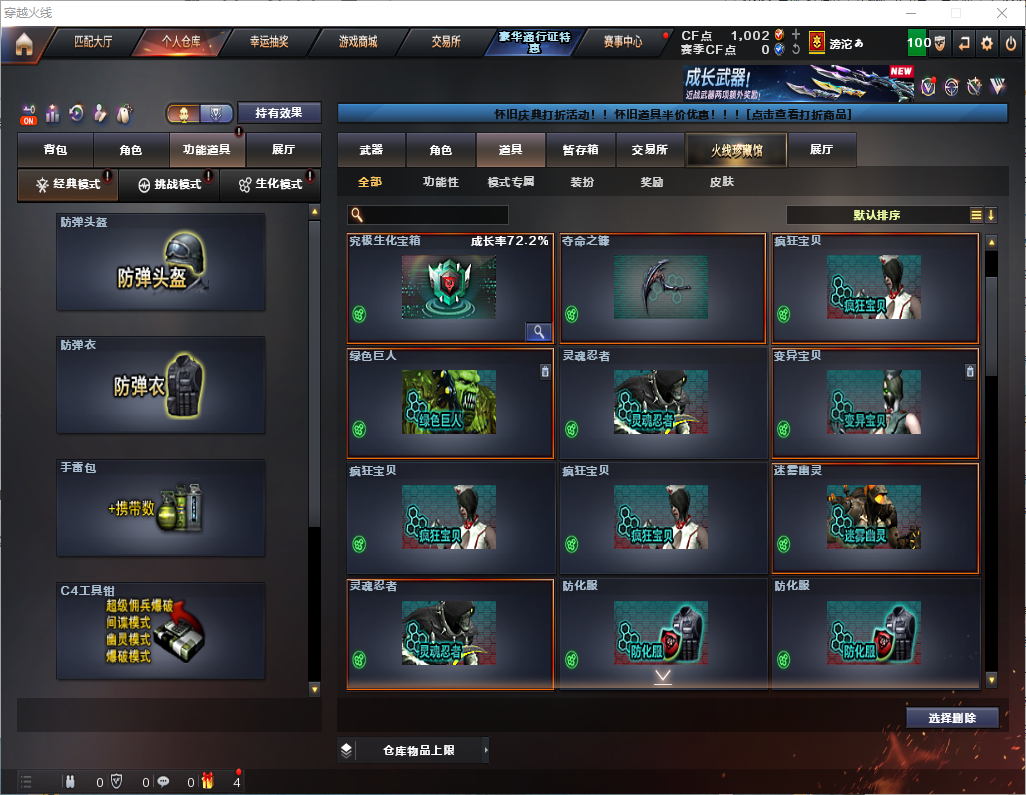Select the 挑战模式 challenge mode tab
1026x795 pixels.
point(169,185)
